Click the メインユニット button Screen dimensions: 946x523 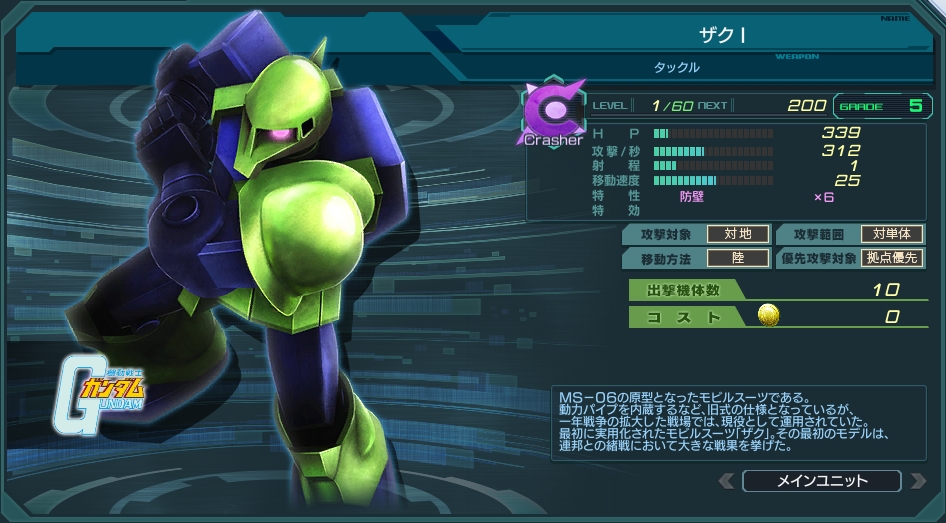[821, 481]
